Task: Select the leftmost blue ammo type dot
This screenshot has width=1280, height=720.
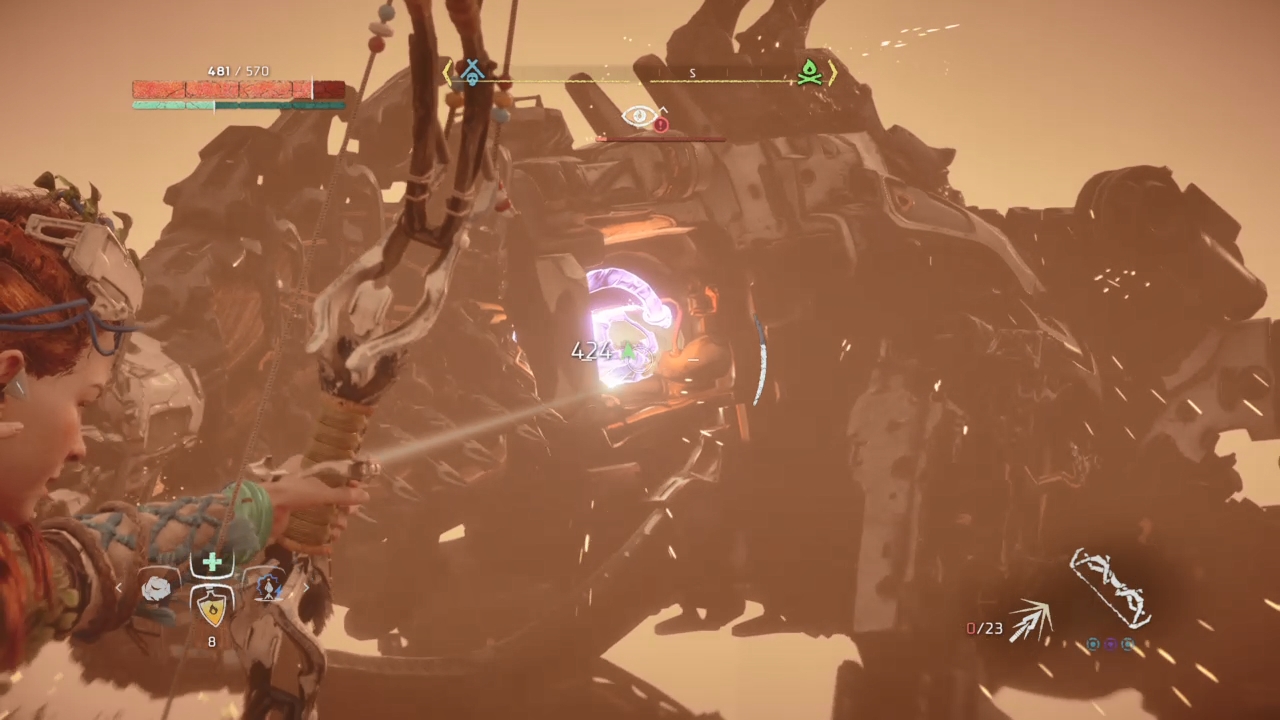Action: (x=1093, y=644)
